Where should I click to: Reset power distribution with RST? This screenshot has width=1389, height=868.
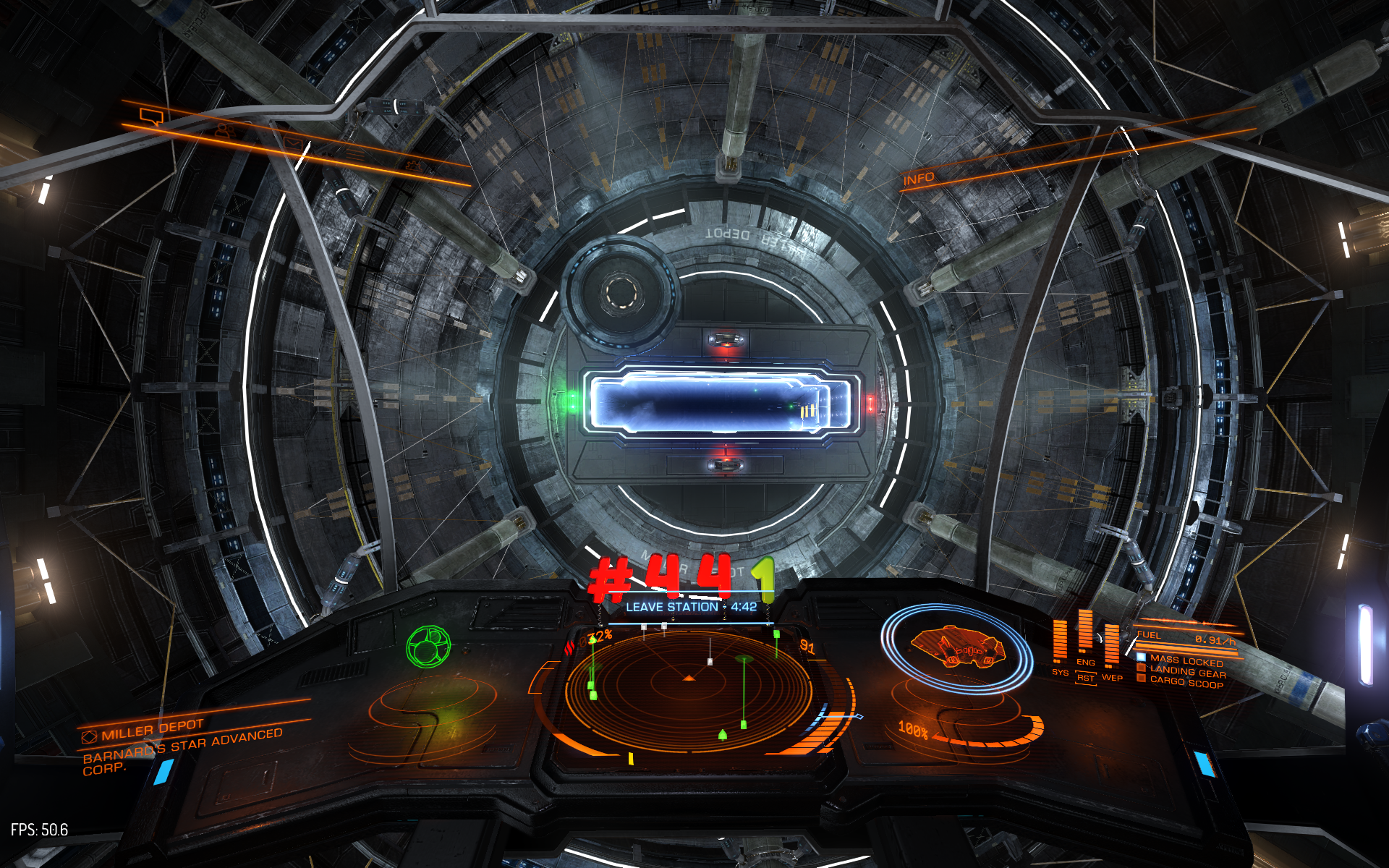[1085, 678]
